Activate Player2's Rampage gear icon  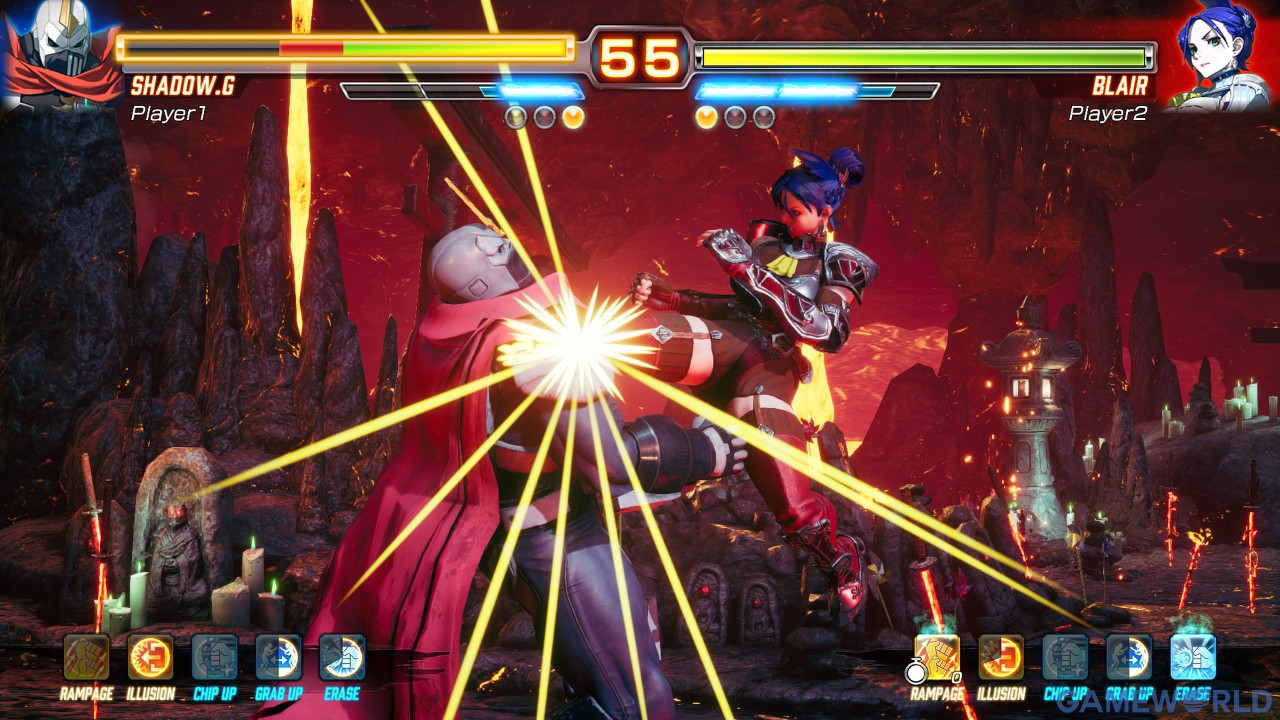pyautogui.click(x=937, y=658)
